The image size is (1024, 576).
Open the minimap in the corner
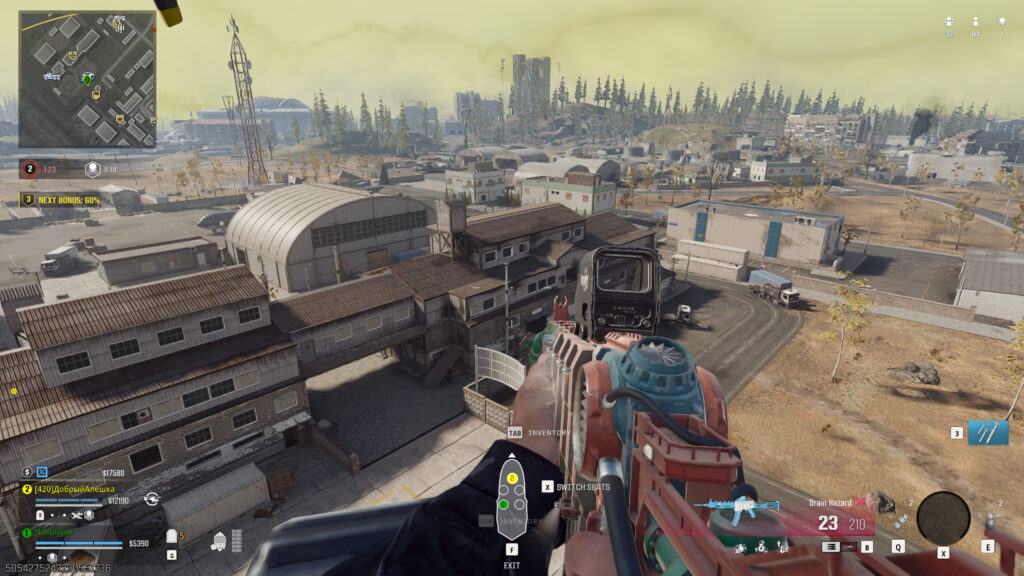87,79
